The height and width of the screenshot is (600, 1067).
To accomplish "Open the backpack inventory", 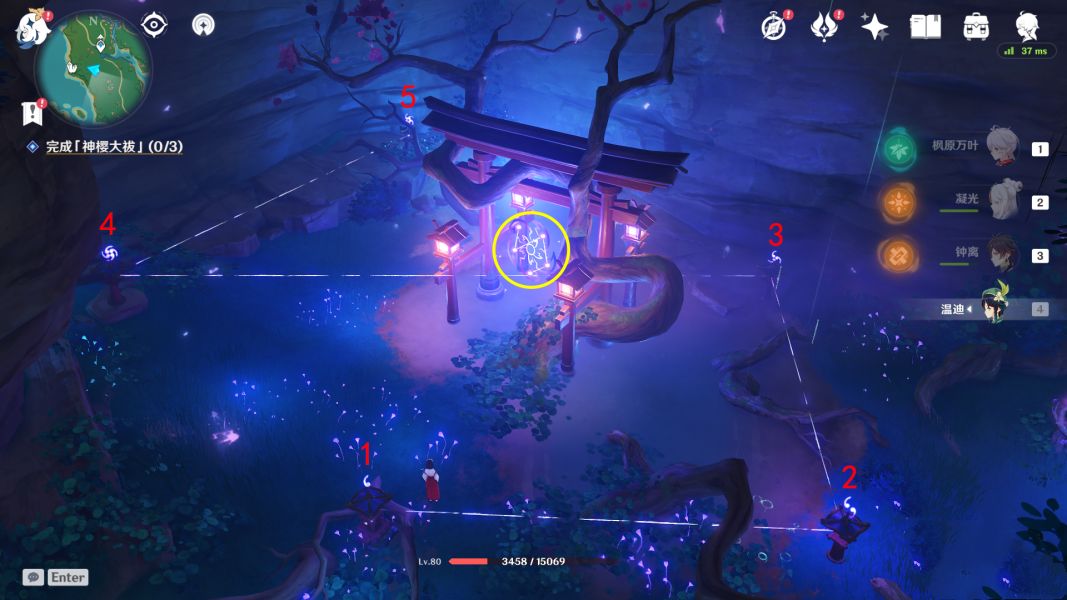I will (976, 27).
